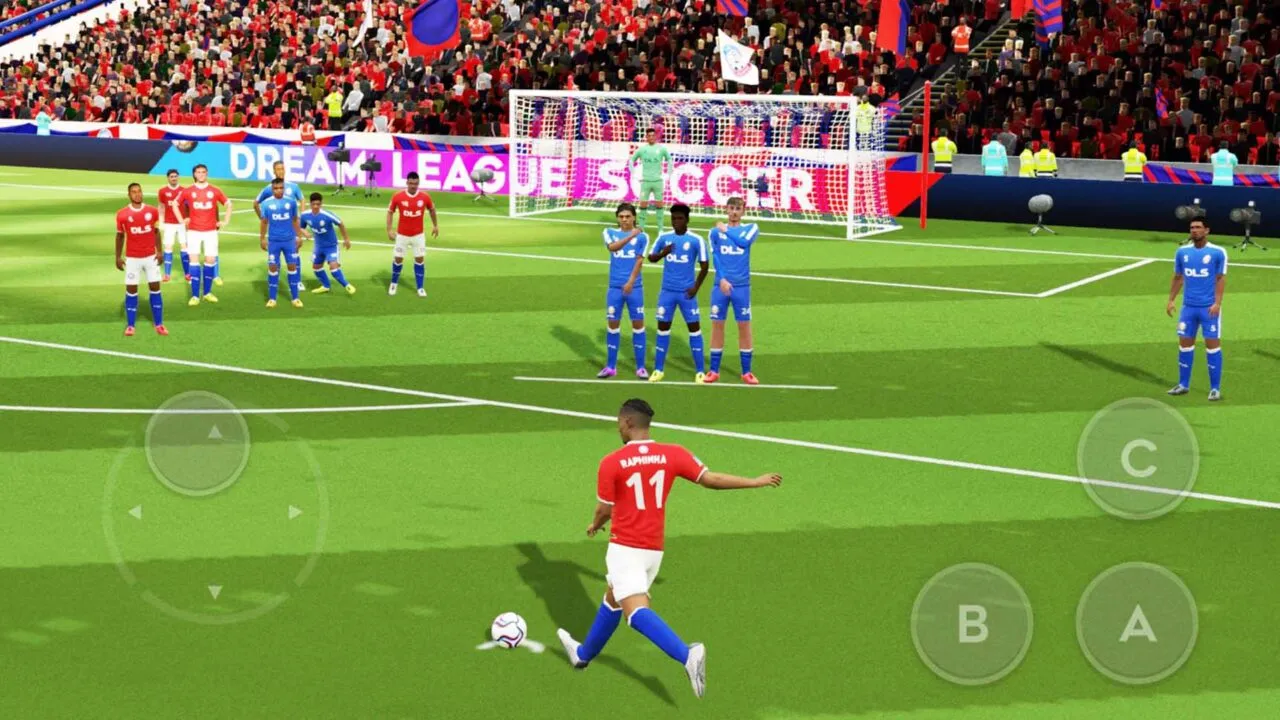Tap the virtual joystick thumb knob

[x=197, y=443]
